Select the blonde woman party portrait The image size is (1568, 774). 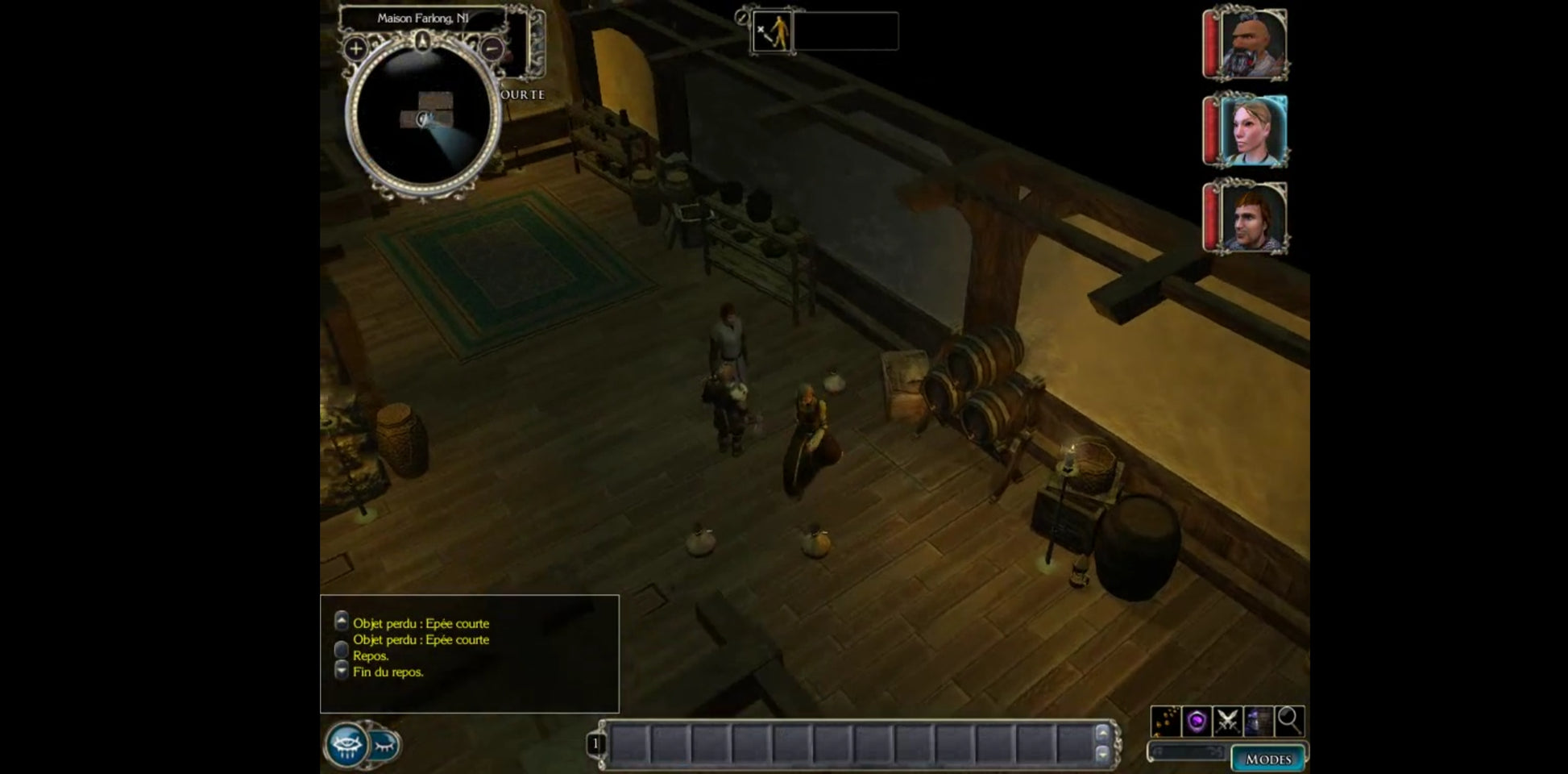1251,131
